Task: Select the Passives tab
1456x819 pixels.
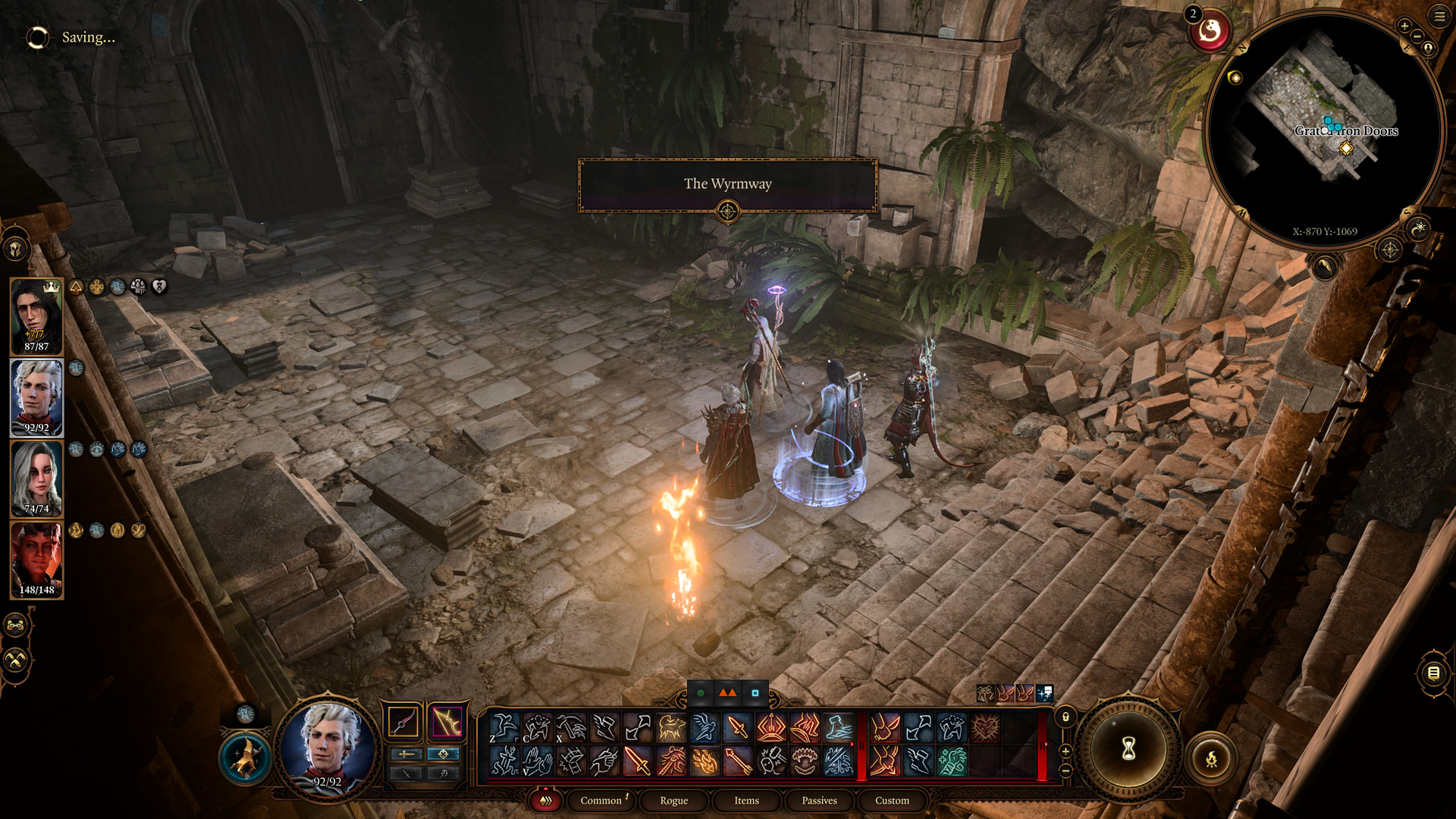Action: 819,801
